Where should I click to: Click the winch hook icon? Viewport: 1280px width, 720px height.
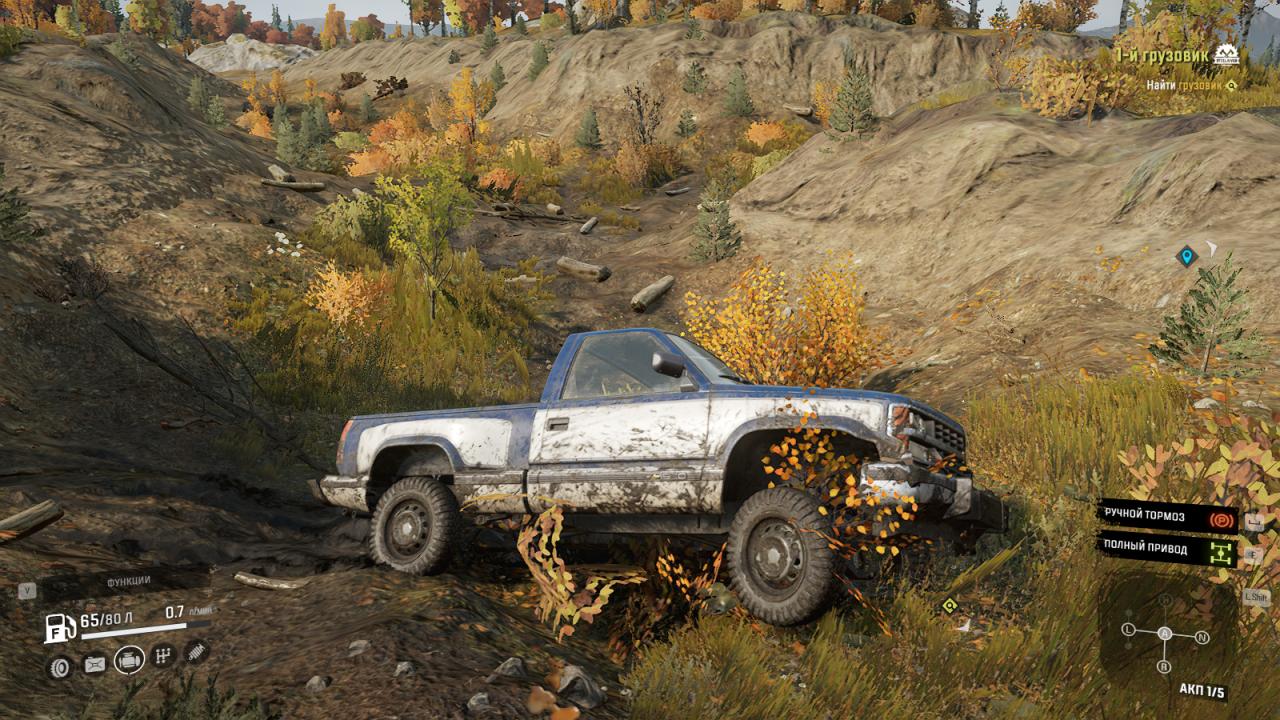pos(94,663)
